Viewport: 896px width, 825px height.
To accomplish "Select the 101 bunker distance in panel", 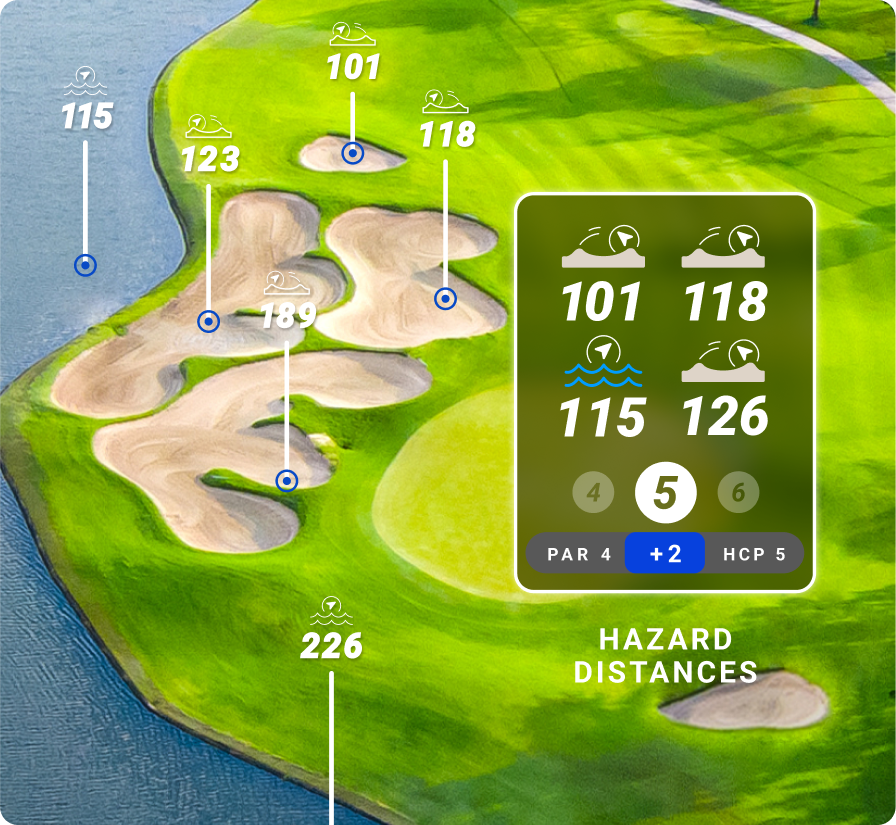I will coord(602,302).
